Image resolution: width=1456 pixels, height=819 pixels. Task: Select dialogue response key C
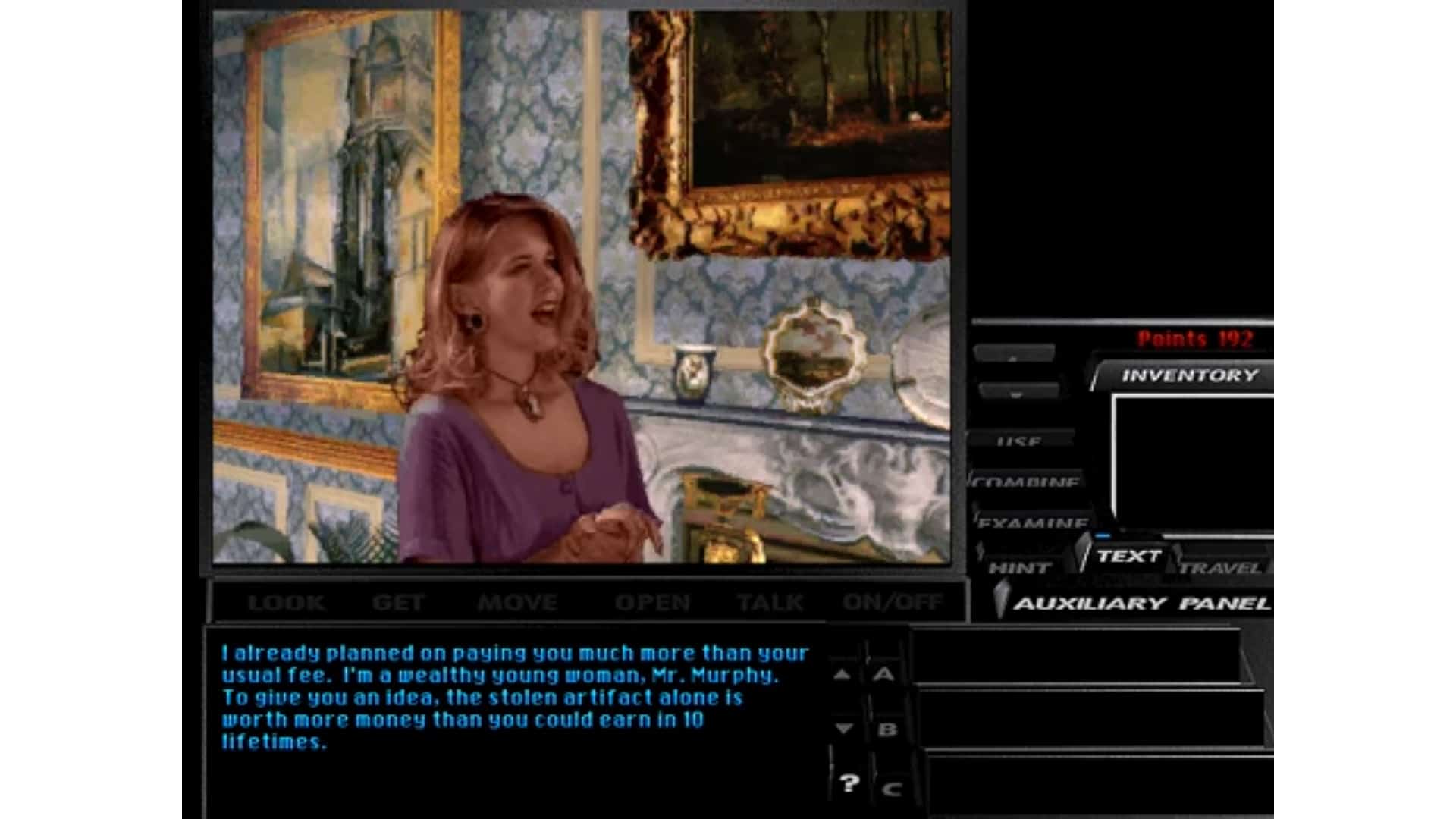tap(892, 787)
